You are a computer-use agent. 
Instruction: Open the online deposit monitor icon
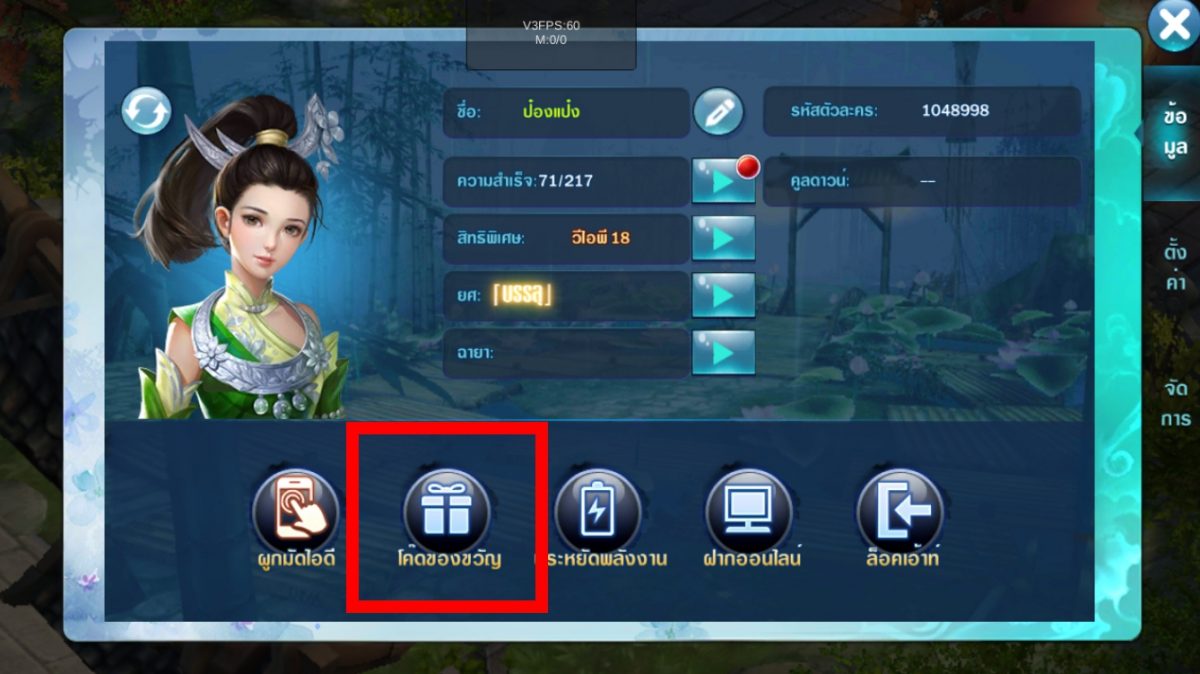click(x=749, y=512)
